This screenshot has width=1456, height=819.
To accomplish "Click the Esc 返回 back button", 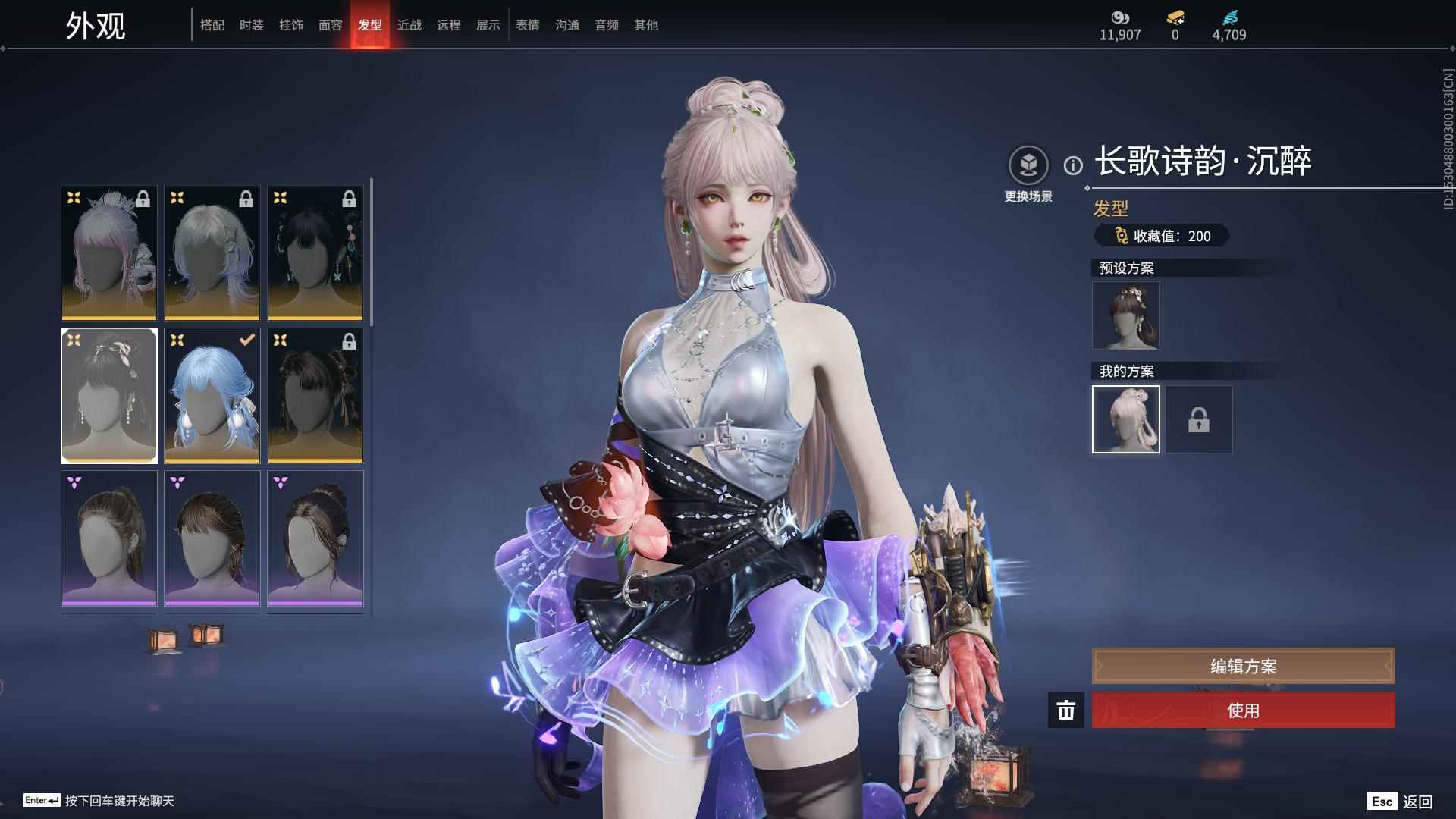I will pos(1400,802).
